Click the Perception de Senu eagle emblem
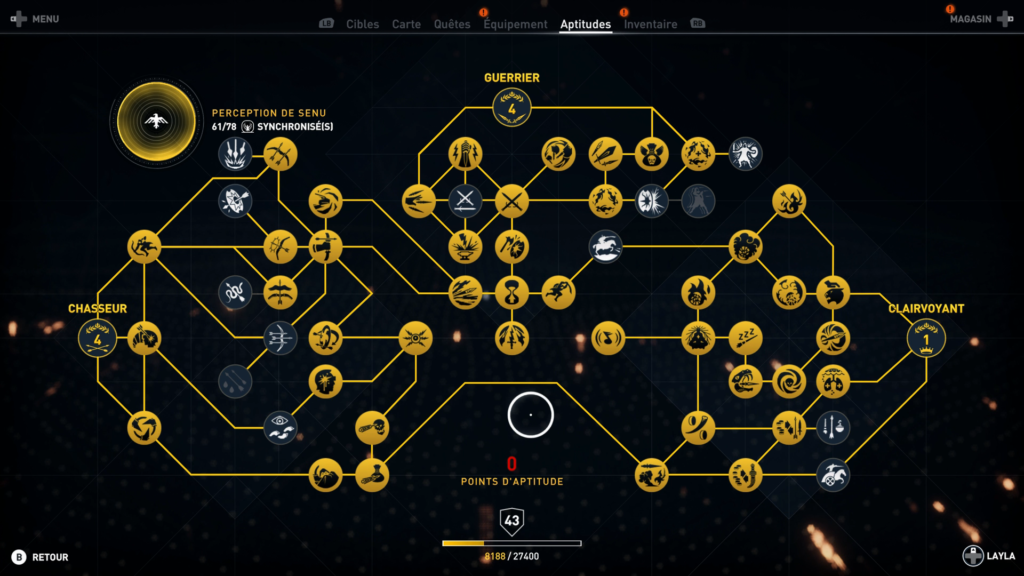The height and width of the screenshot is (576, 1024). pos(155,122)
